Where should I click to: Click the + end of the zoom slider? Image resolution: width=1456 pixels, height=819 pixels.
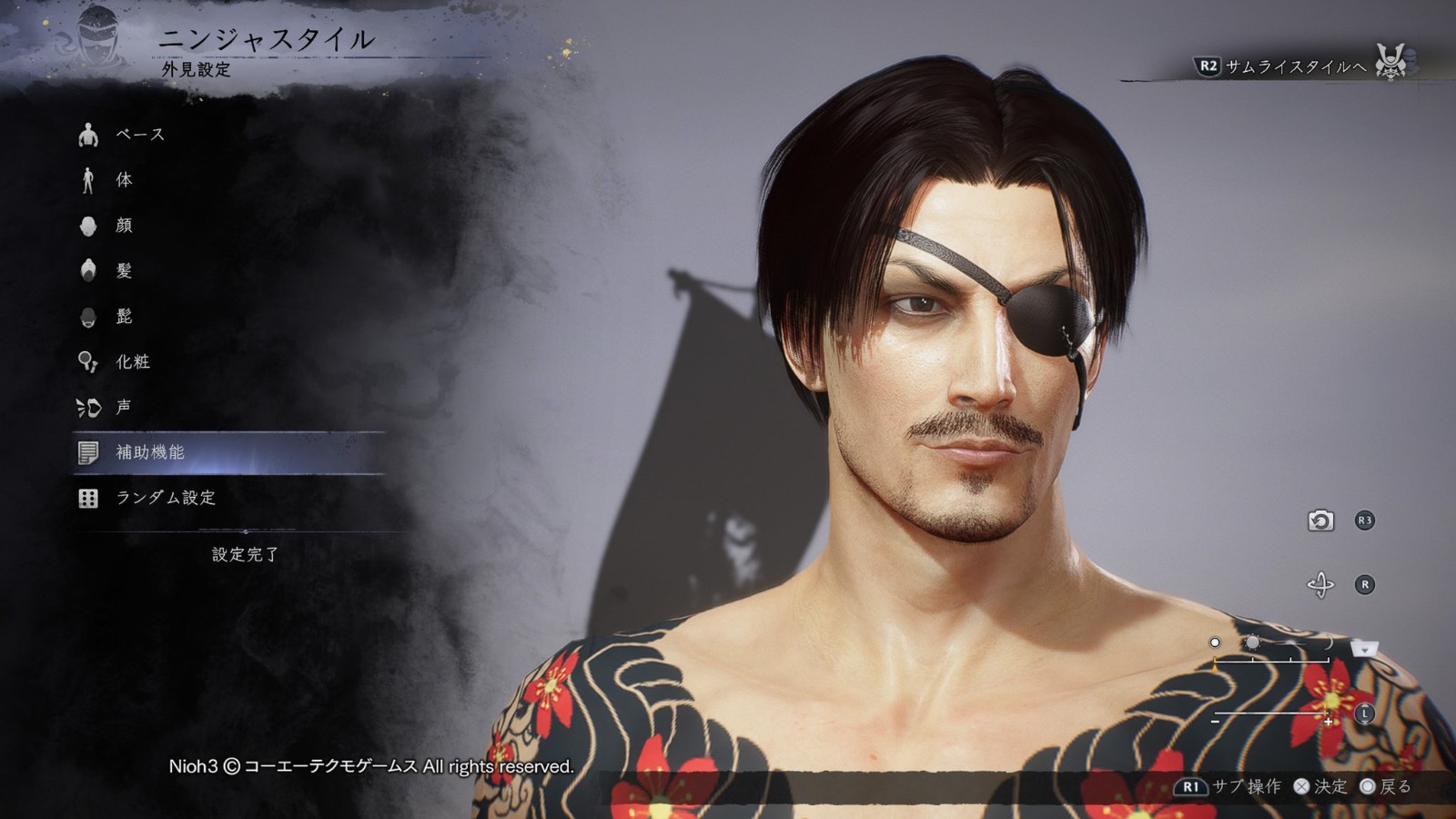point(1328,722)
